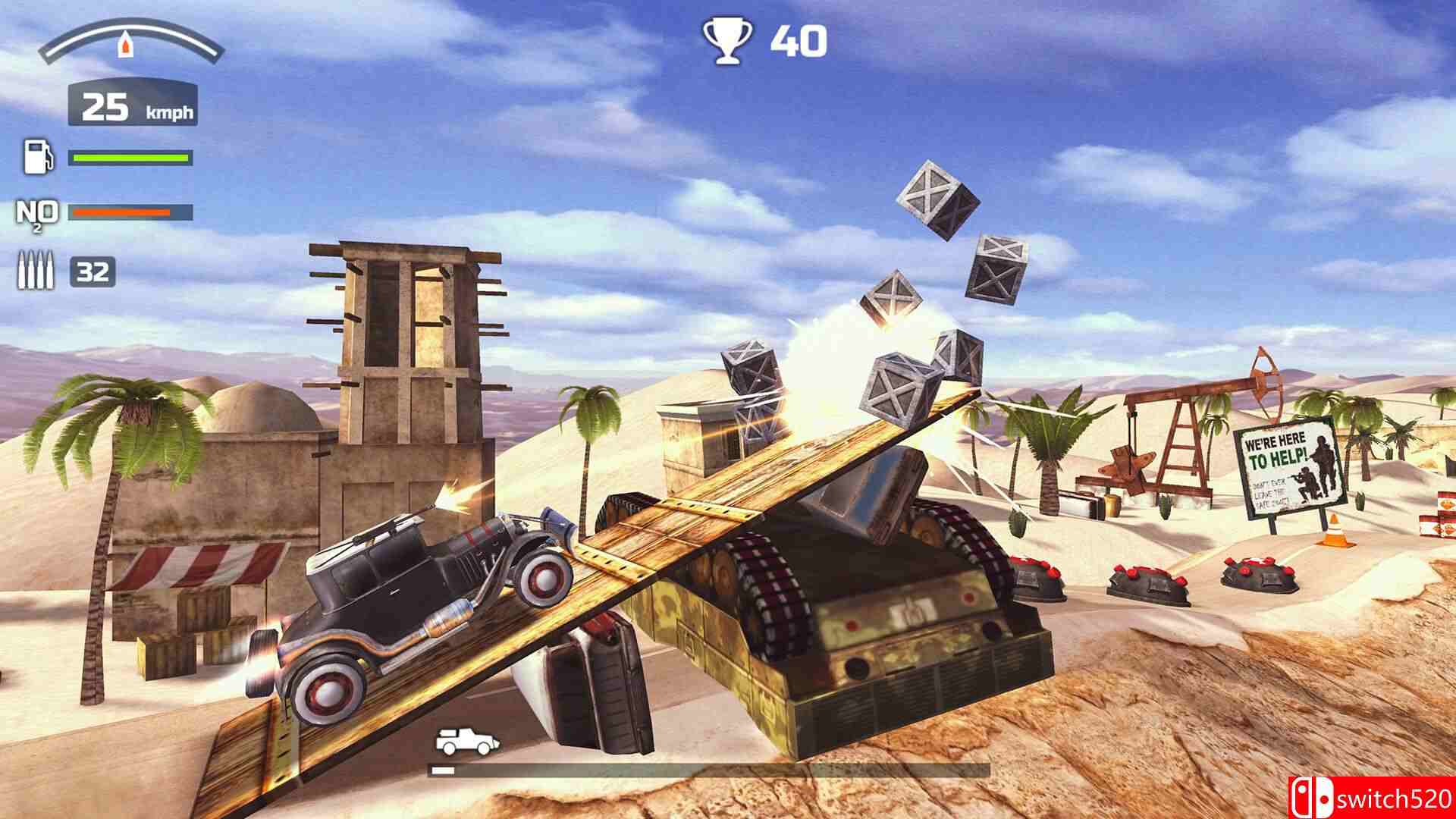Click the orange flame needle on the gauge
1456x819 pixels.
tap(126, 43)
